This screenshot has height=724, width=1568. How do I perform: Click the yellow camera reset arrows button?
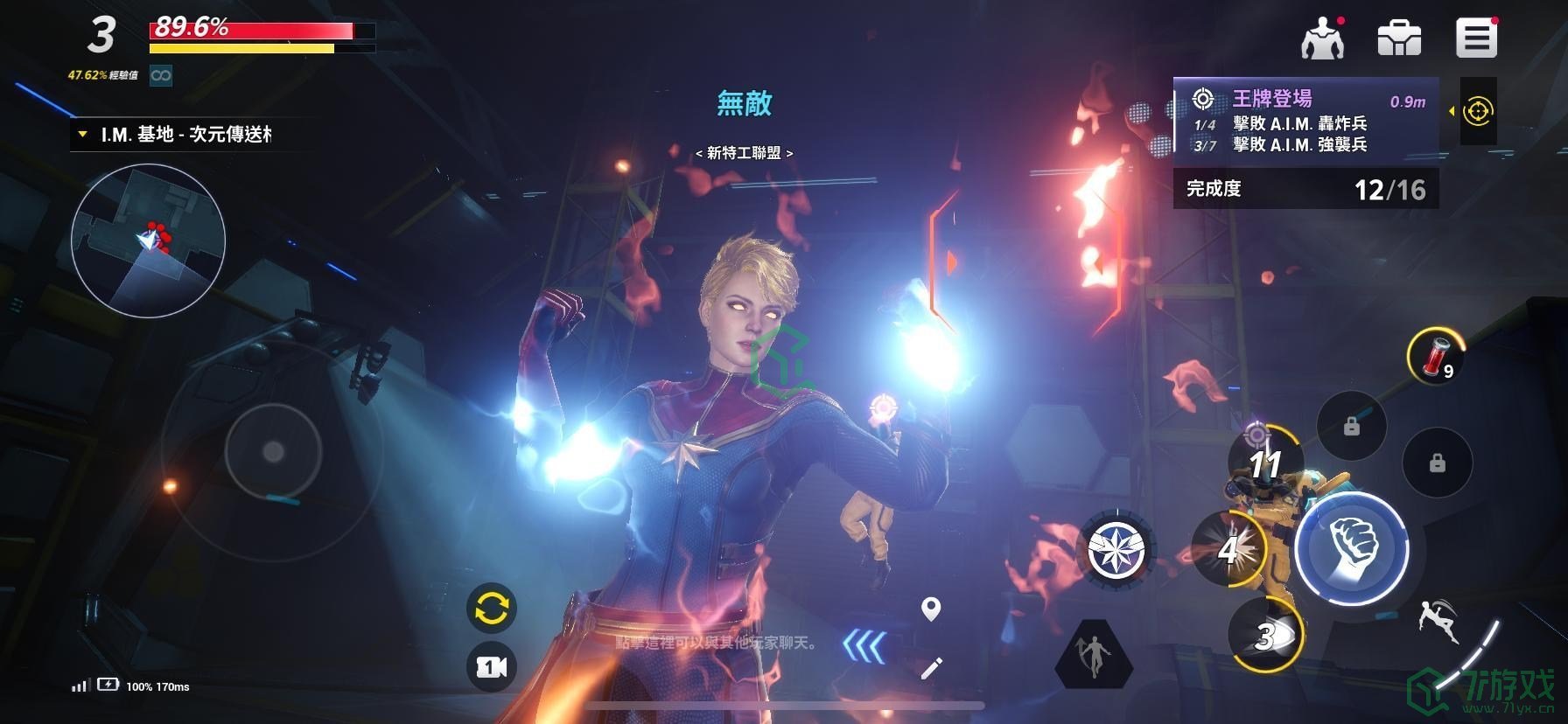click(x=491, y=609)
